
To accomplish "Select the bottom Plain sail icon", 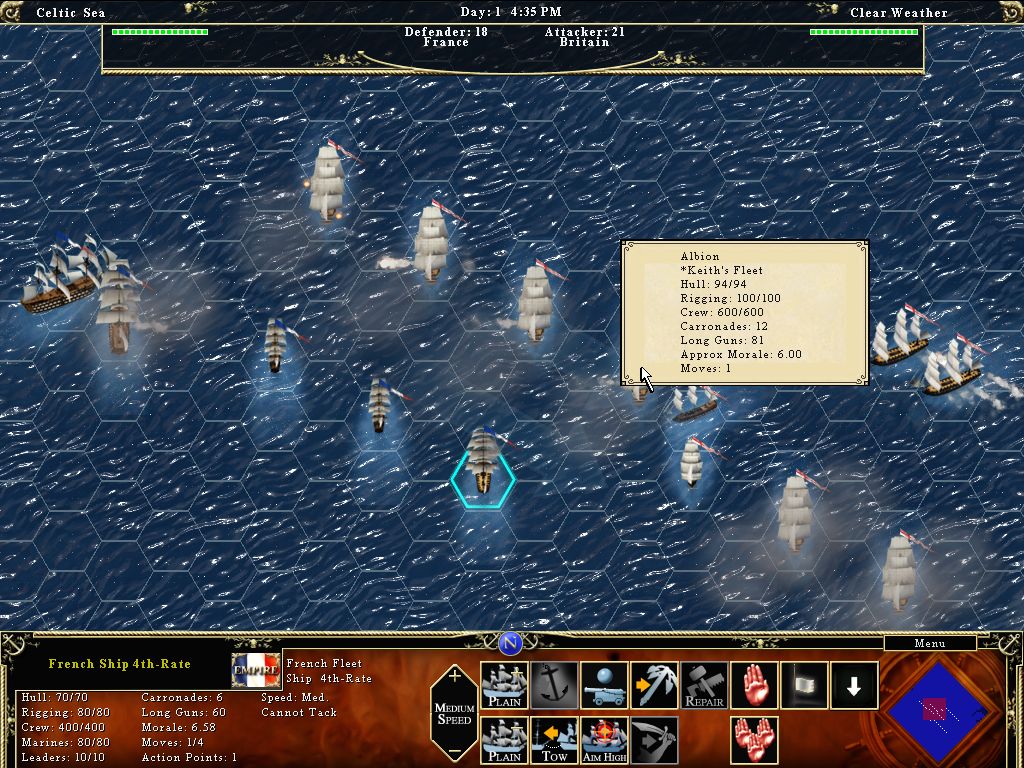I will coord(505,741).
